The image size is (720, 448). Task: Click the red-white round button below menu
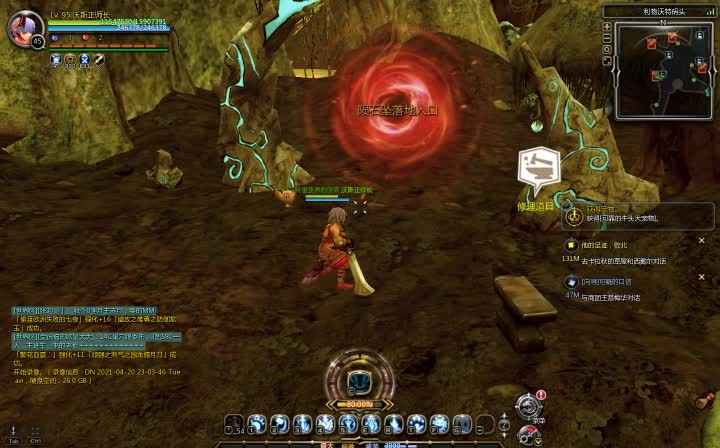[x=527, y=435]
